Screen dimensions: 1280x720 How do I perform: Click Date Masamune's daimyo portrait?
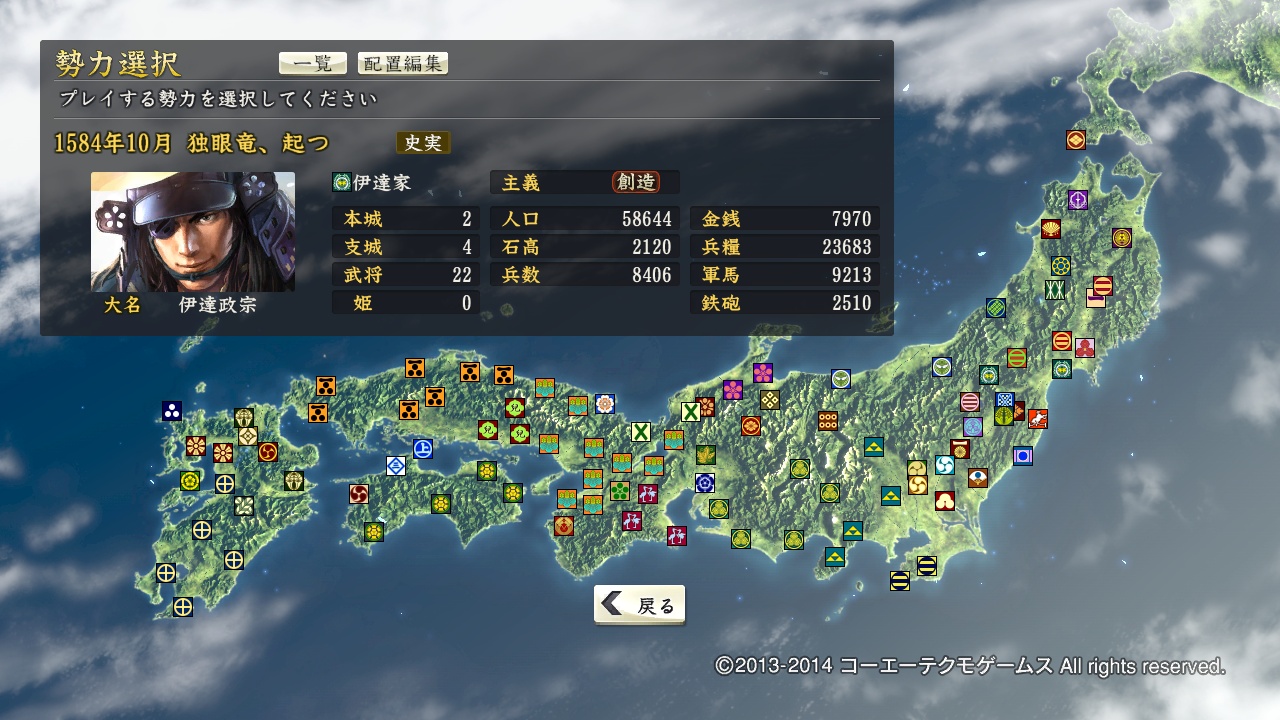coord(193,232)
